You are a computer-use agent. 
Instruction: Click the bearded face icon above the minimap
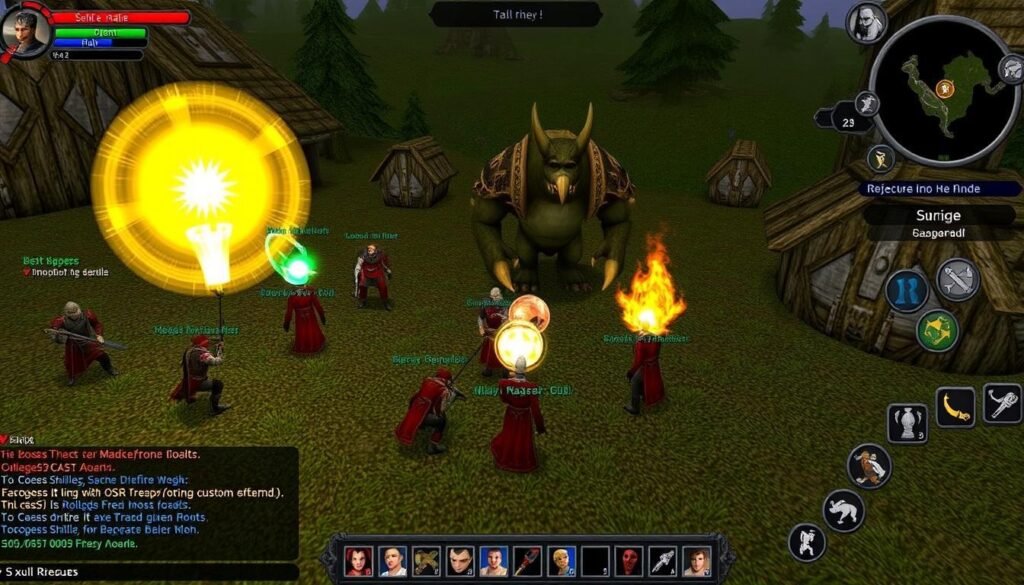pyautogui.click(x=865, y=22)
